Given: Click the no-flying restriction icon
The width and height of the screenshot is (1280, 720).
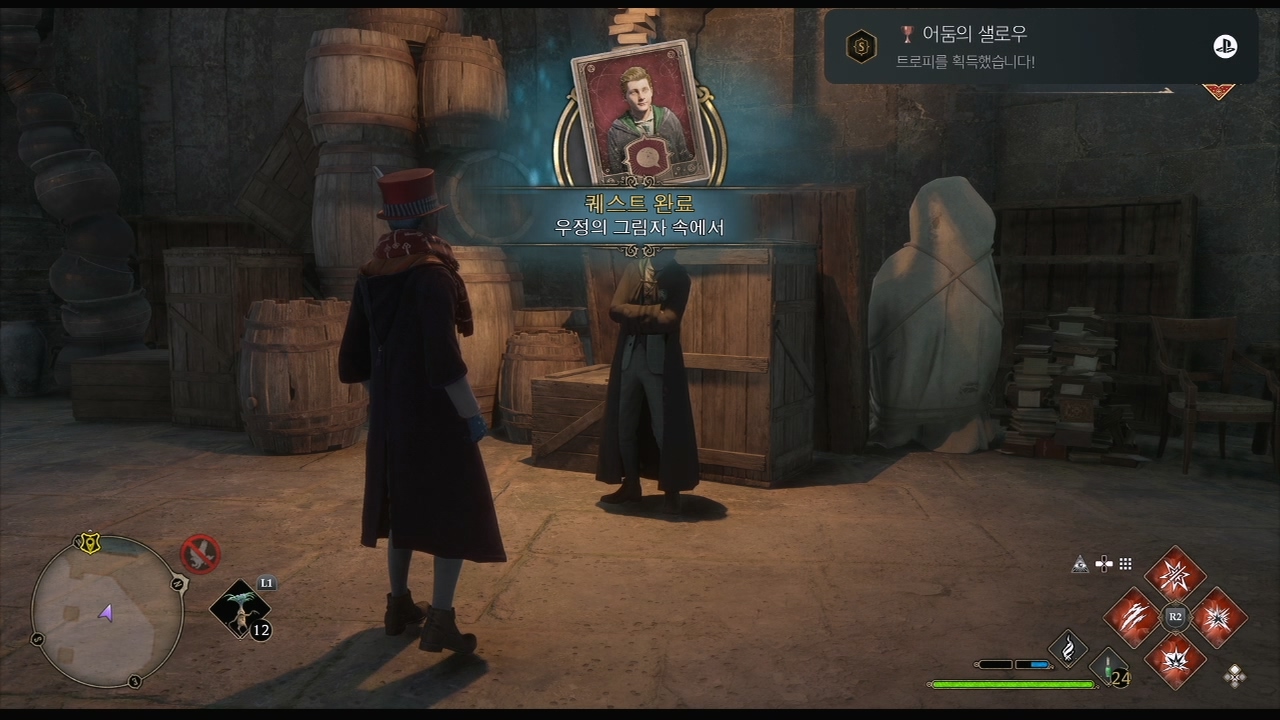Looking at the screenshot, I should click(200, 553).
